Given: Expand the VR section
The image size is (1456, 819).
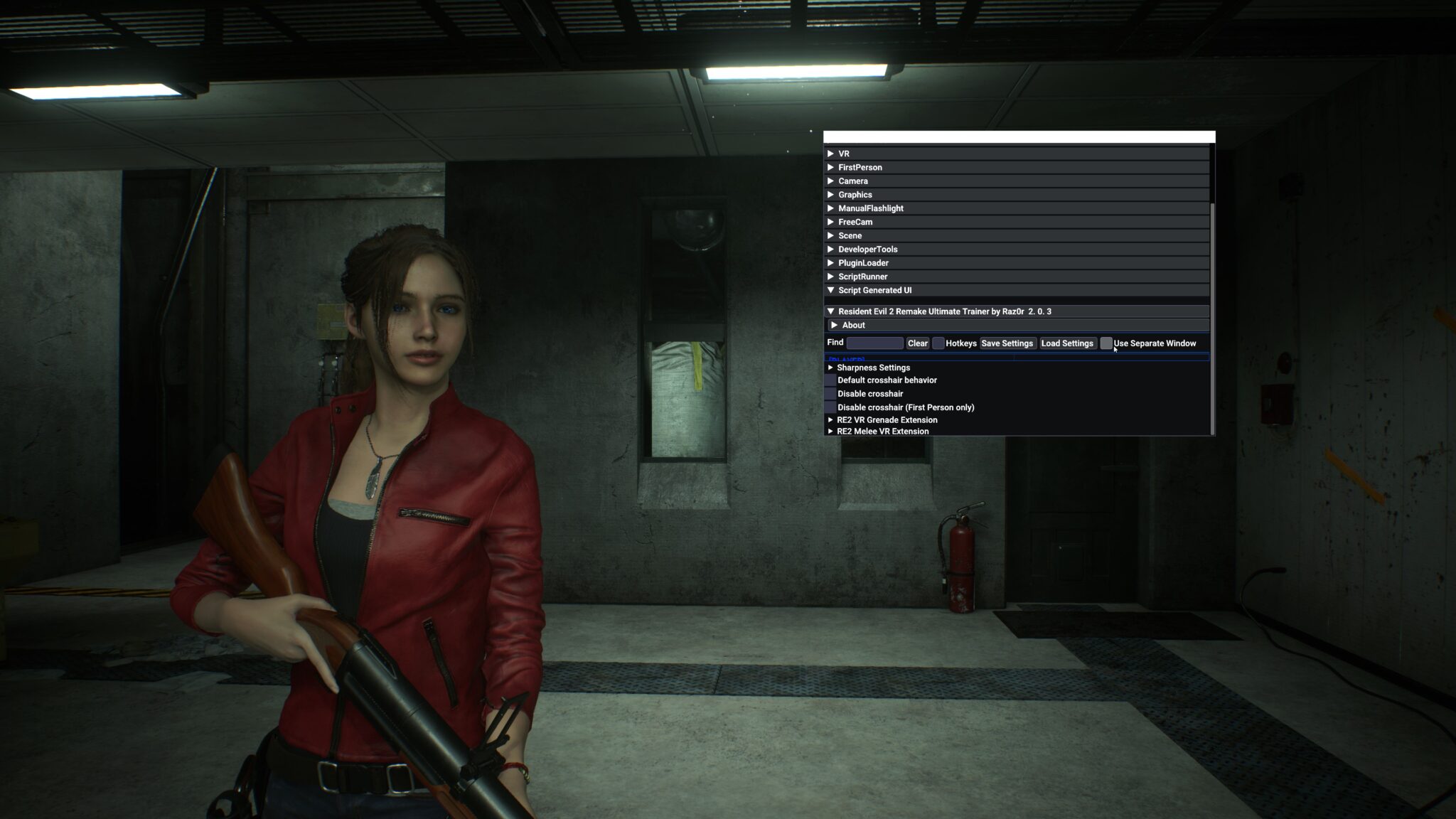Looking at the screenshot, I should pyautogui.click(x=843, y=154).
